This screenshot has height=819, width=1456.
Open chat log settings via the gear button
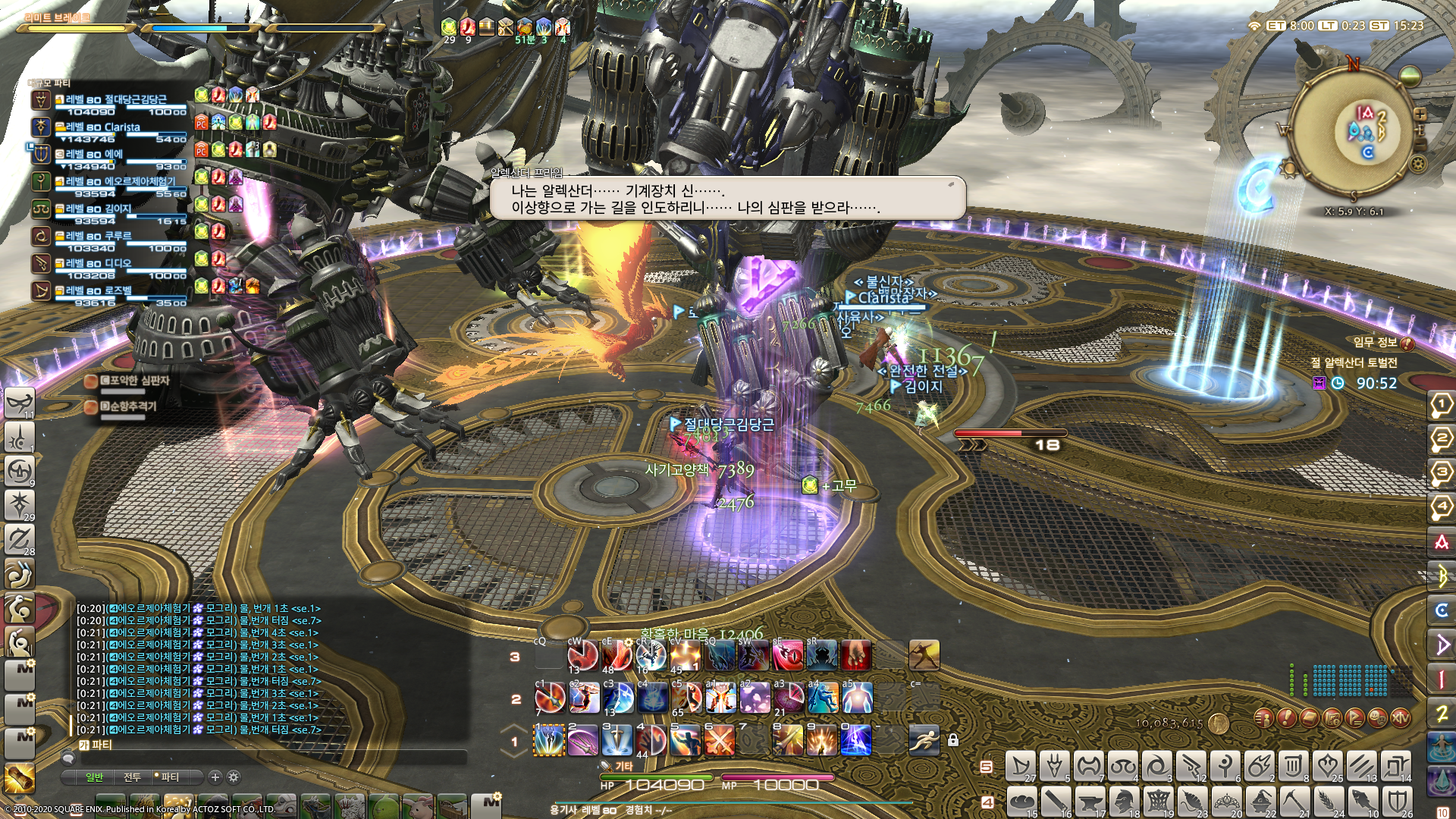click(x=234, y=777)
